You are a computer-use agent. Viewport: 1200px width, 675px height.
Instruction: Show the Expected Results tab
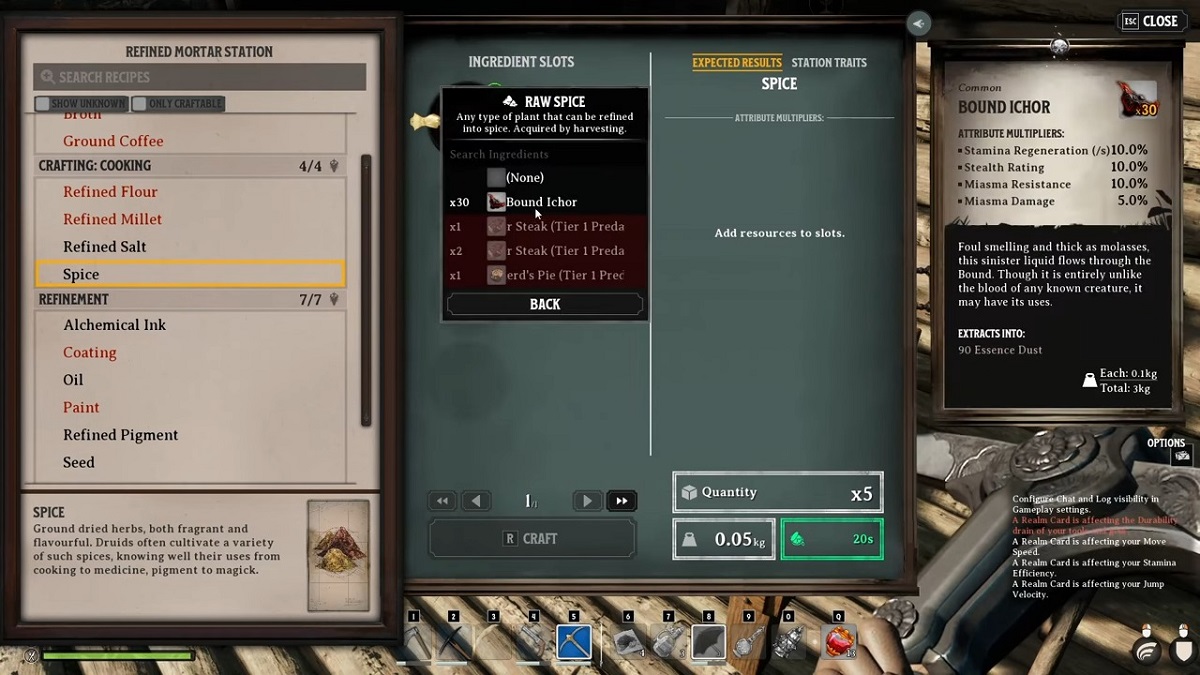pos(737,63)
